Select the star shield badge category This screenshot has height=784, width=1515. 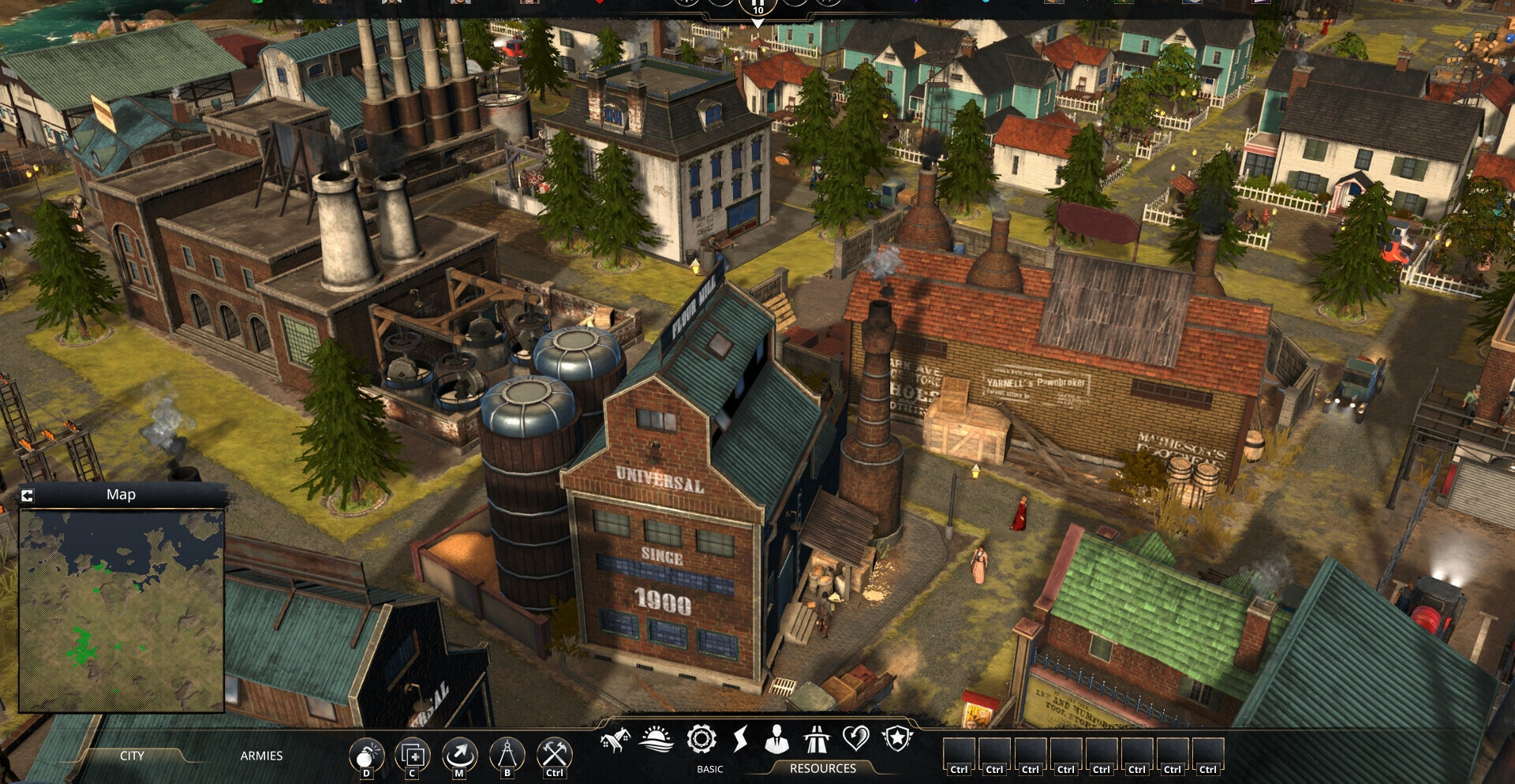[897, 740]
